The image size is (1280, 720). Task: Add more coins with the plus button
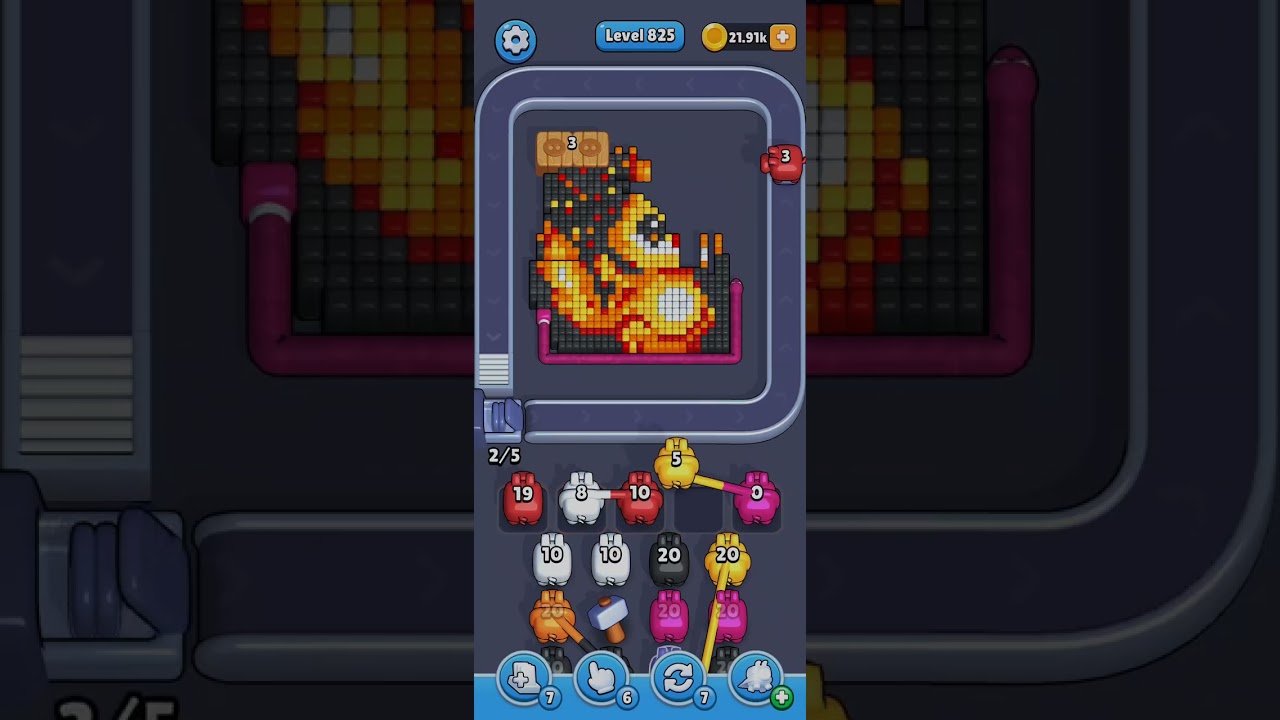(x=783, y=38)
